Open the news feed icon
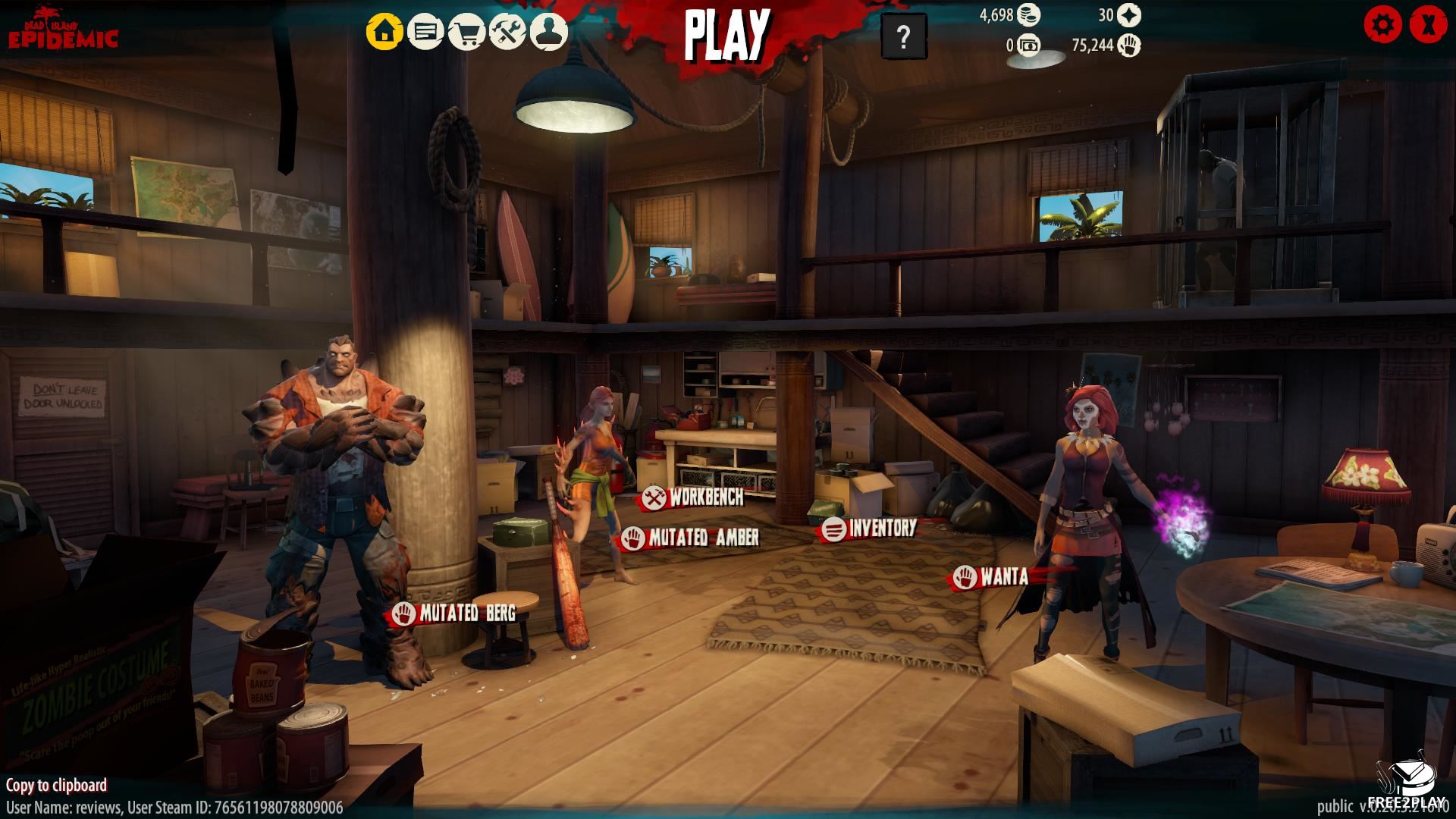The height and width of the screenshot is (819, 1456). [425, 32]
